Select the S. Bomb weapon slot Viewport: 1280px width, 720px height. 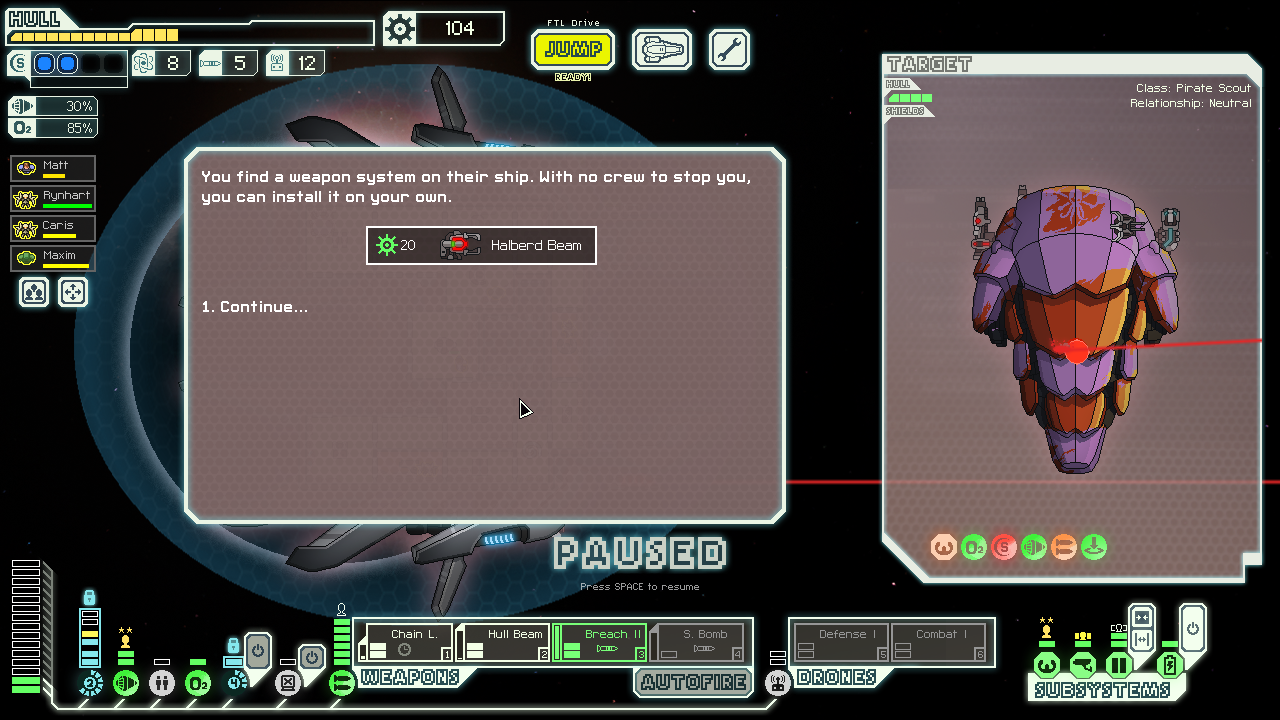[x=699, y=642]
